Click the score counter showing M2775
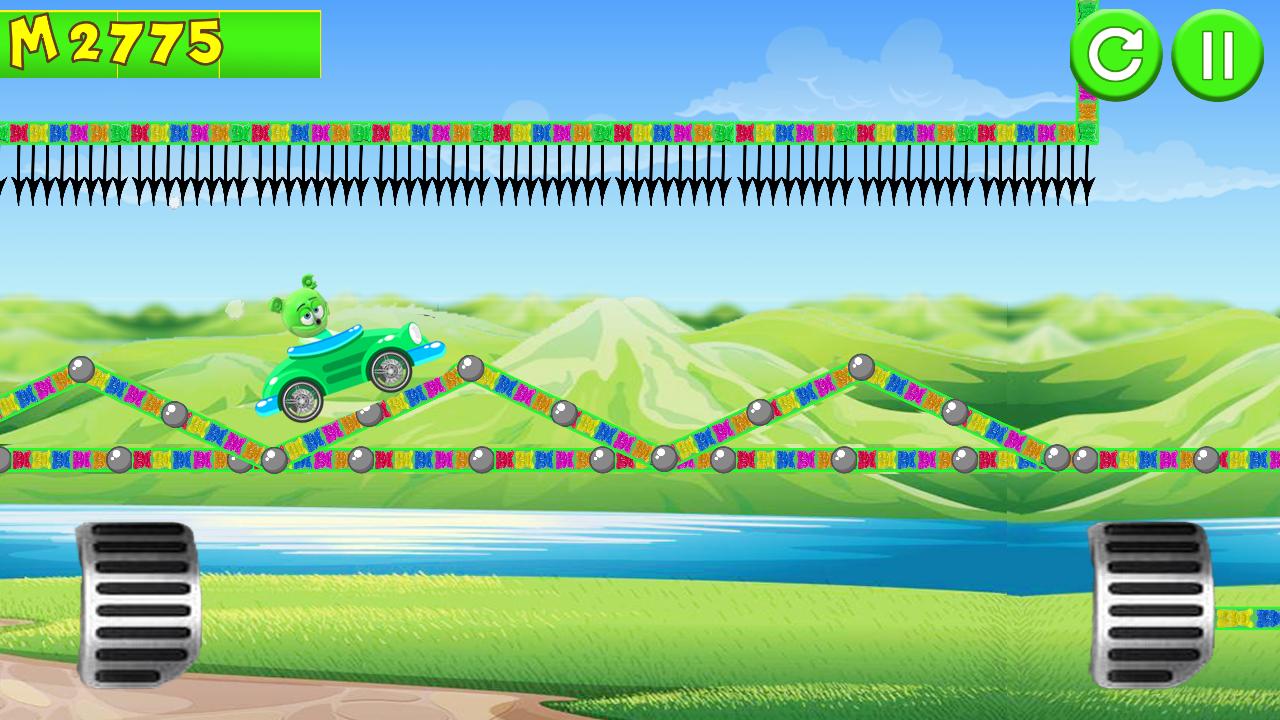Viewport: 1280px width, 720px height. 115,43
